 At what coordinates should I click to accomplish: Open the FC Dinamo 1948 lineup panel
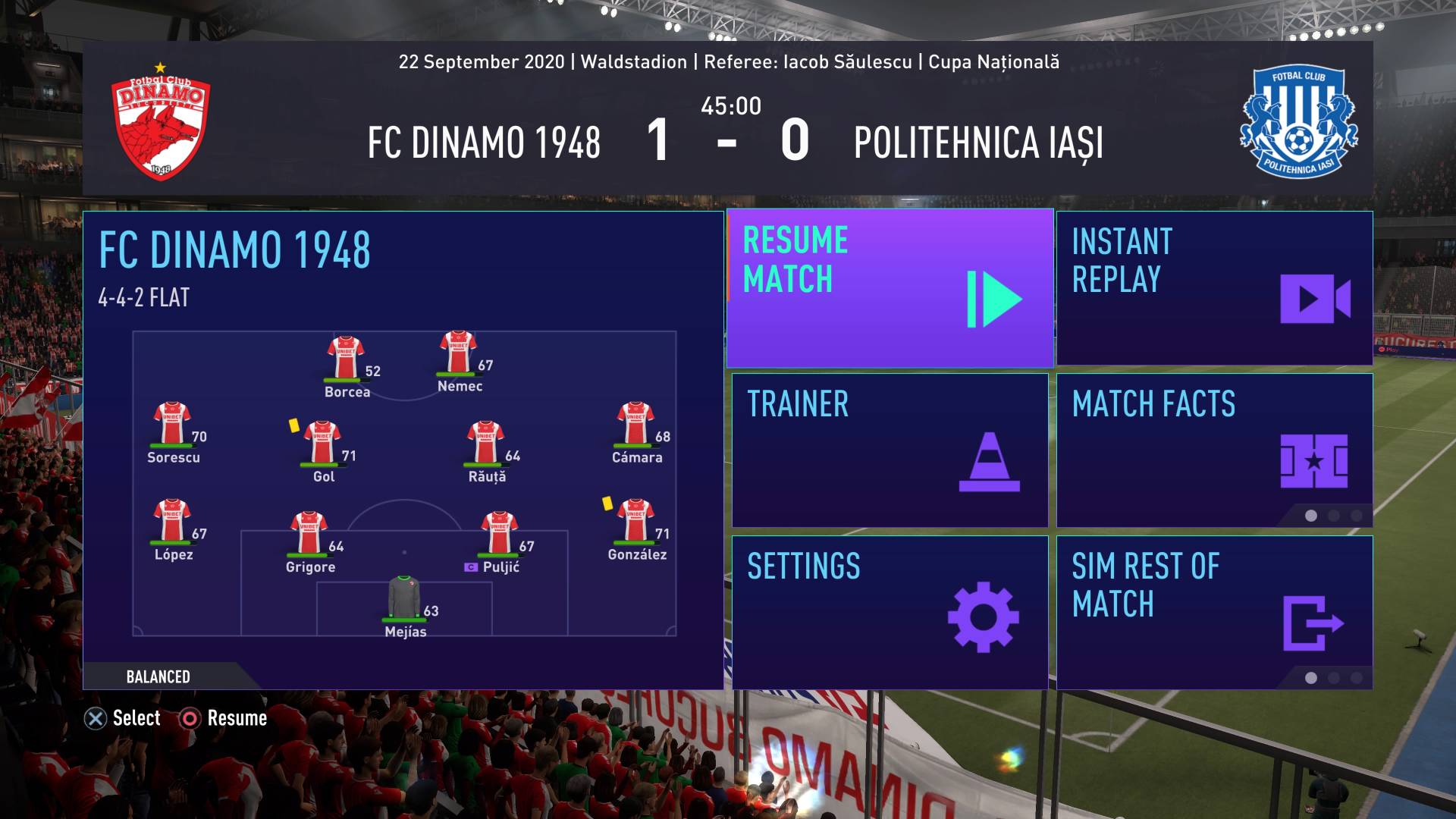(403, 450)
